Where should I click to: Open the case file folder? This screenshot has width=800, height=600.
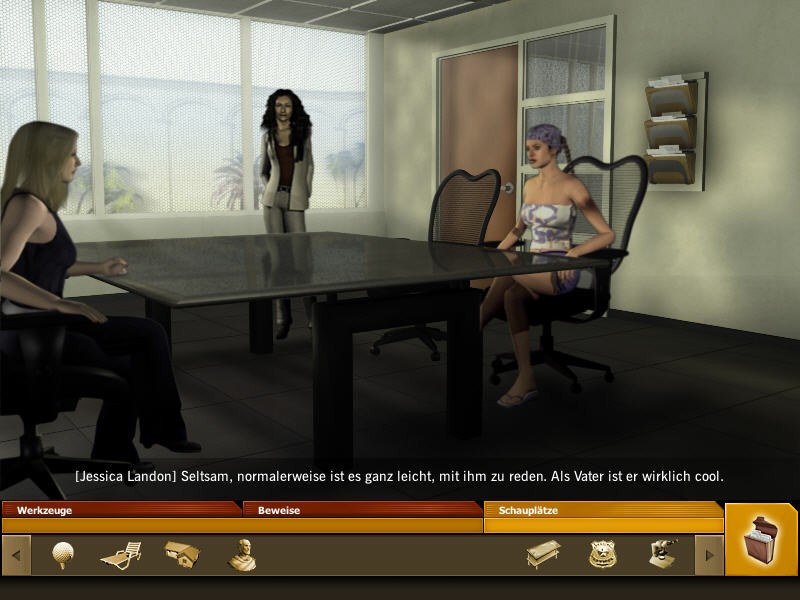762,541
